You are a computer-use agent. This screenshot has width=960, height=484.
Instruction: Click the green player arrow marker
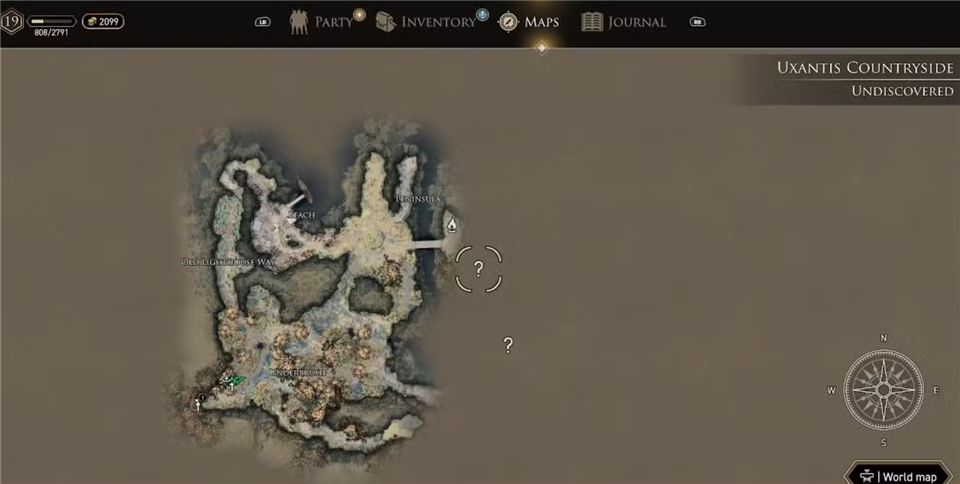[234, 380]
